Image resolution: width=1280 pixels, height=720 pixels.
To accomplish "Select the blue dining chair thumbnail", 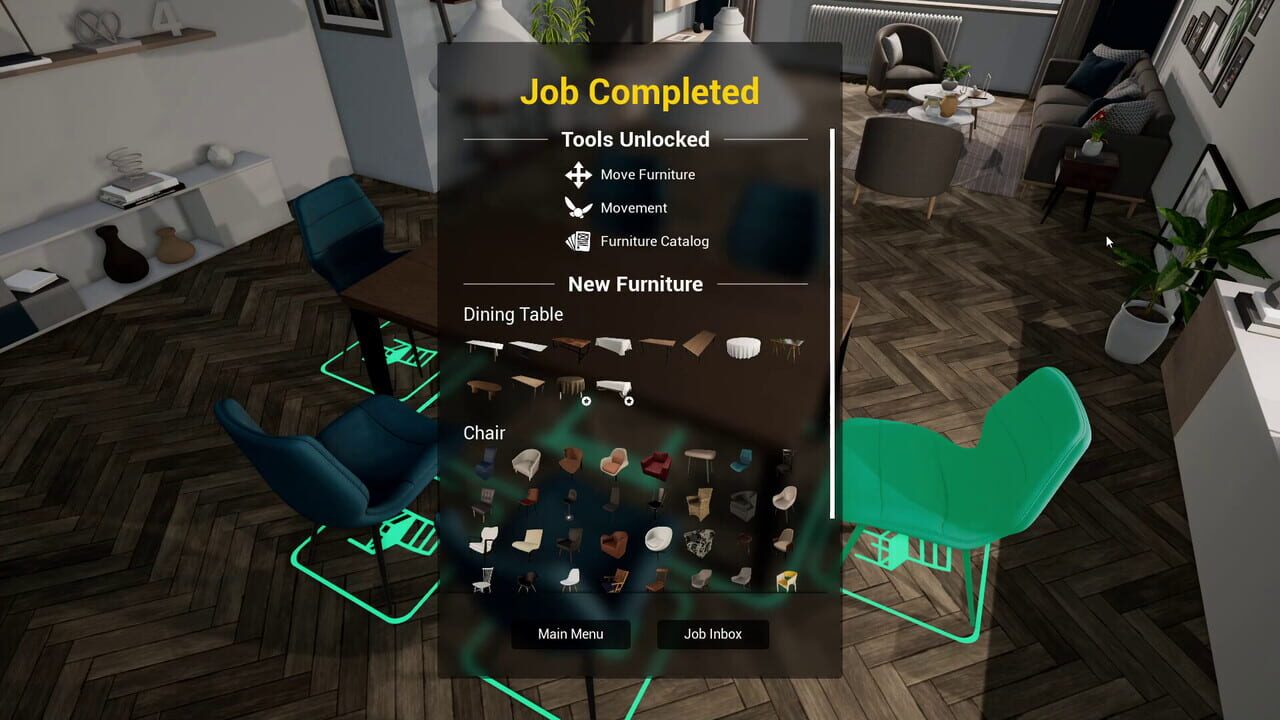I will click(x=740, y=460).
